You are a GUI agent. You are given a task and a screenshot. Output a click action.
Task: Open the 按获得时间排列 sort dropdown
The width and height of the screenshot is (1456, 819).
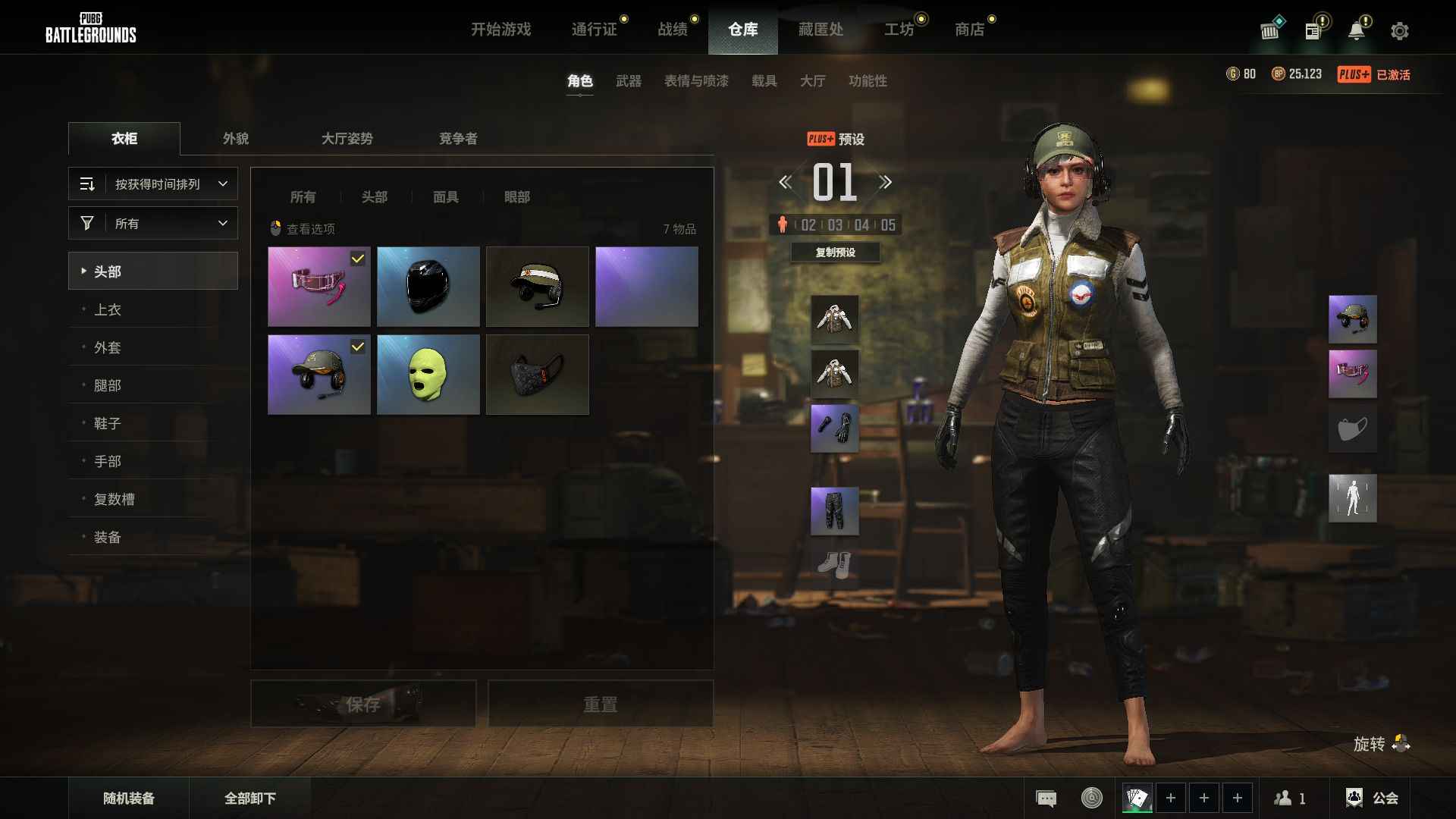(153, 184)
